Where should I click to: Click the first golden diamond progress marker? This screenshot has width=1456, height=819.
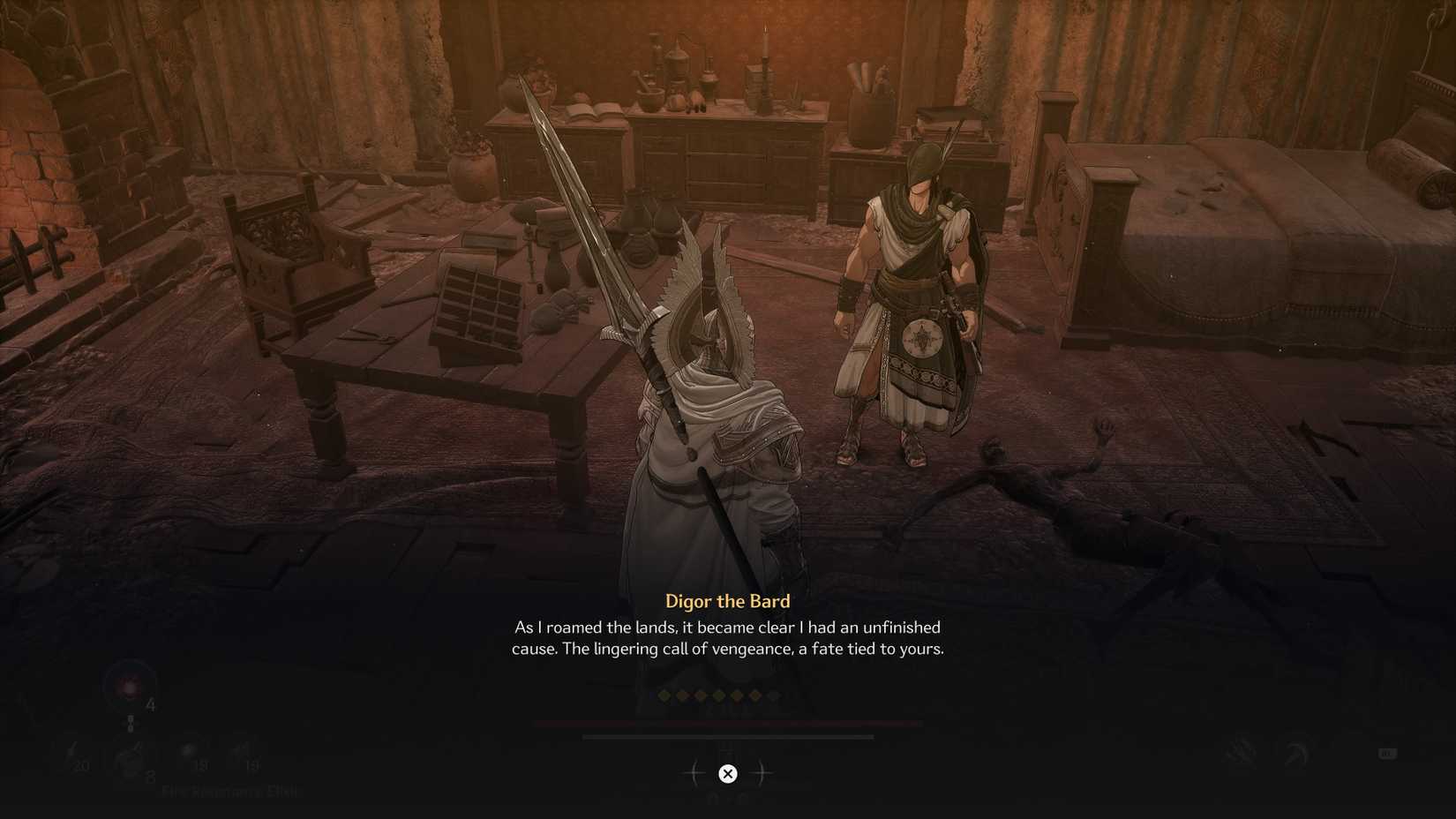[x=664, y=695]
